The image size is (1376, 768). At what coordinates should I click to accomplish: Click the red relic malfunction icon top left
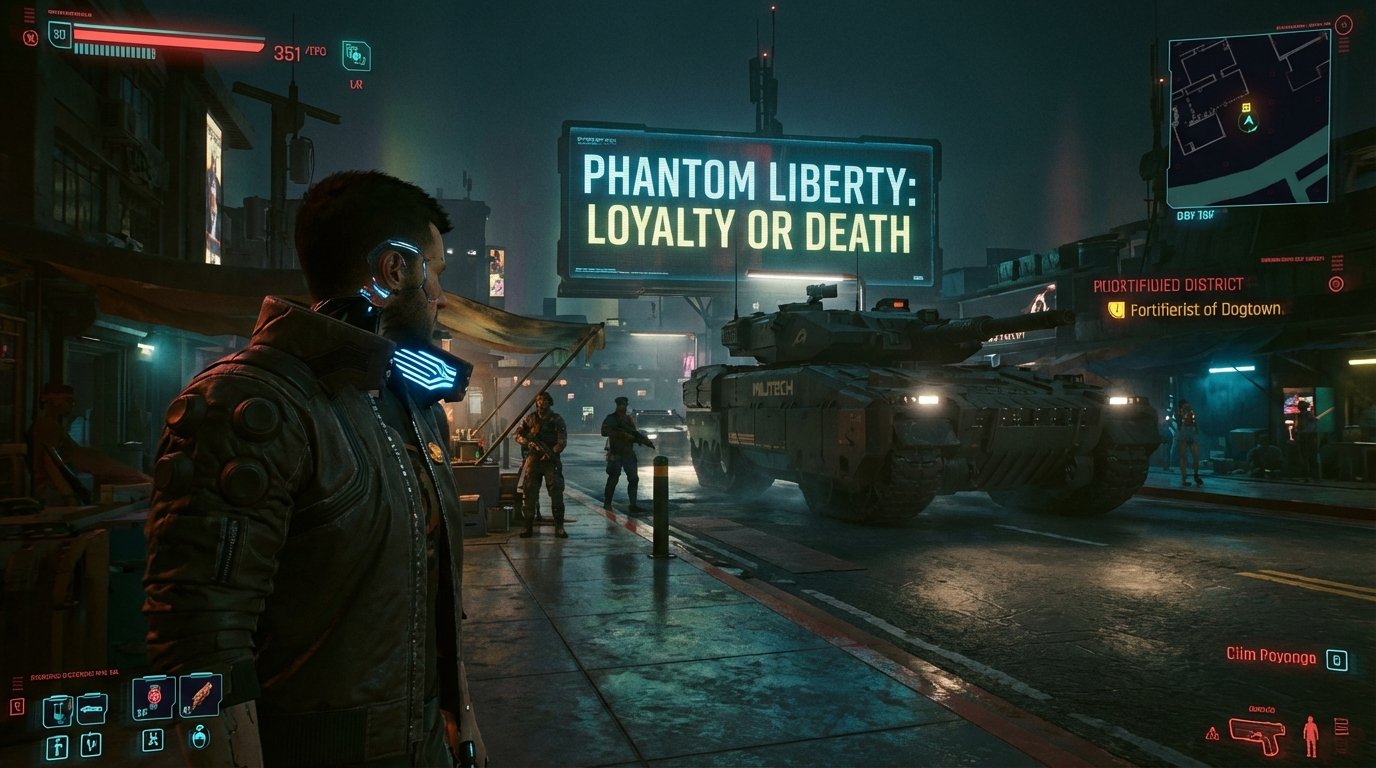(x=31, y=36)
